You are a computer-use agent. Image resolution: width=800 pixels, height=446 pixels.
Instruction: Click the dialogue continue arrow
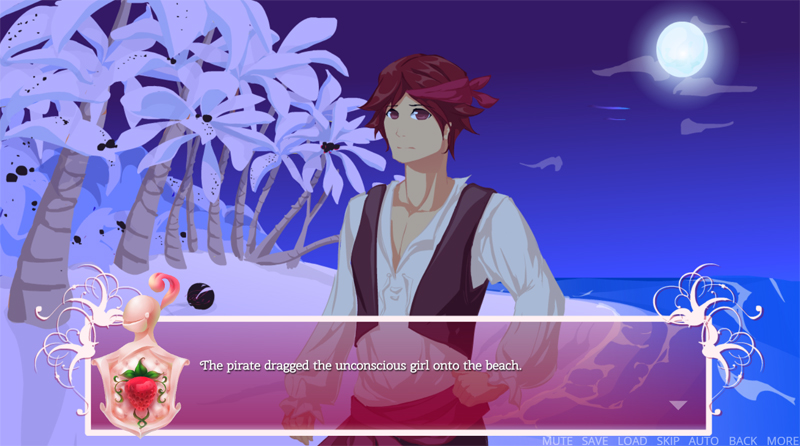[679, 405]
